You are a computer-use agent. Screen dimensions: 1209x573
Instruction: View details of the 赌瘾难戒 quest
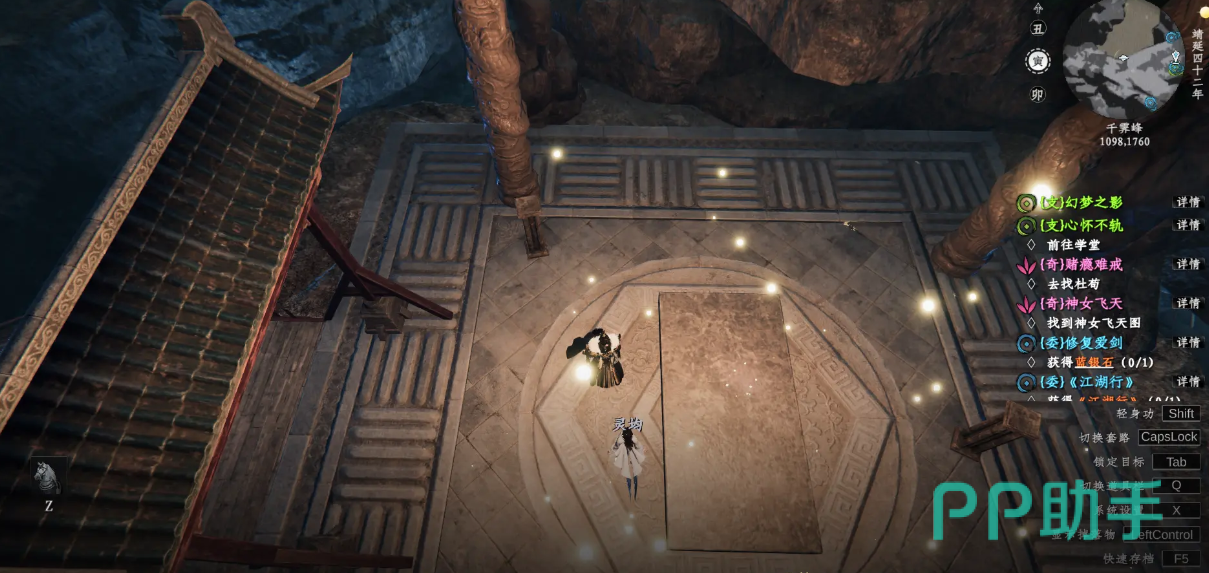coord(1188,265)
